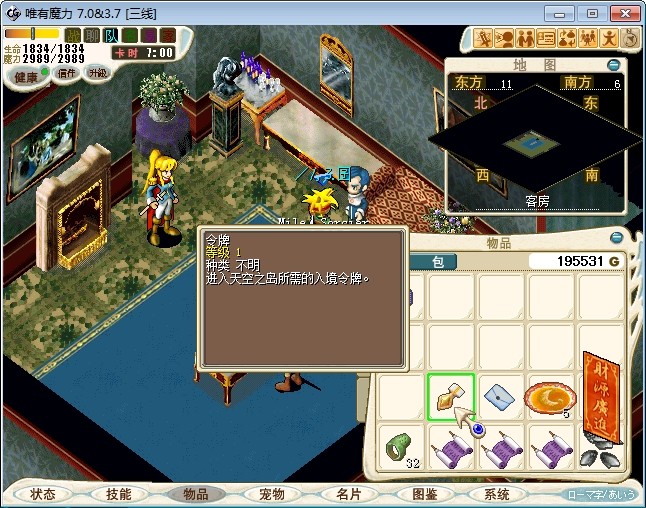Viewport: 646px width, 508px height.
Task: Select the blue envelope item
Action: pyautogui.click(x=500, y=397)
